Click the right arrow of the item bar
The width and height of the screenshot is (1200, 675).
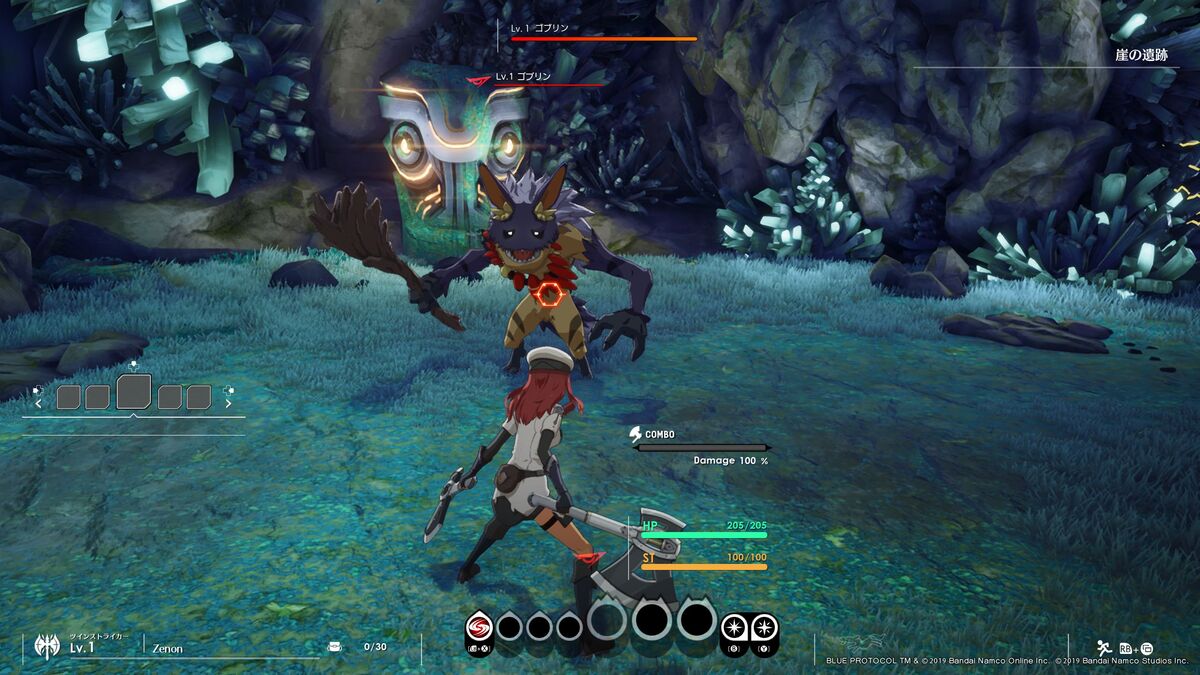tap(228, 404)
